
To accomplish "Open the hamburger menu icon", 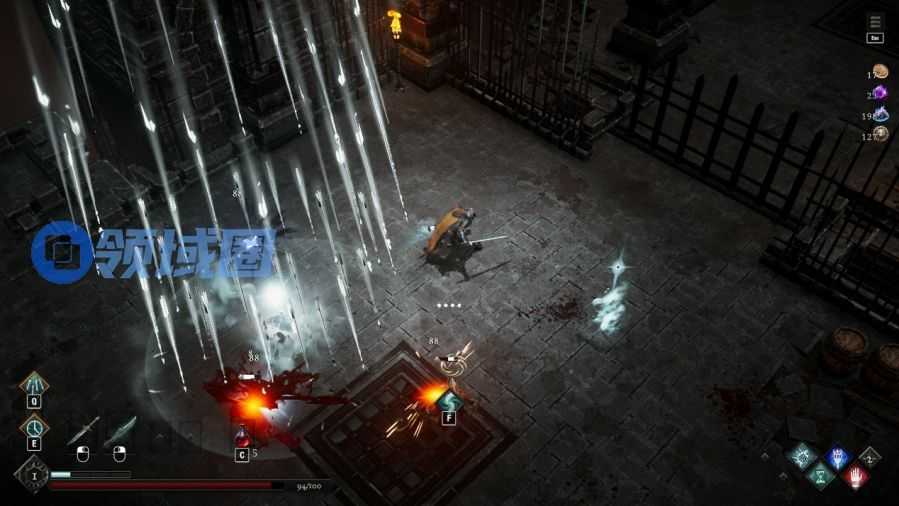I will point(875,21).
